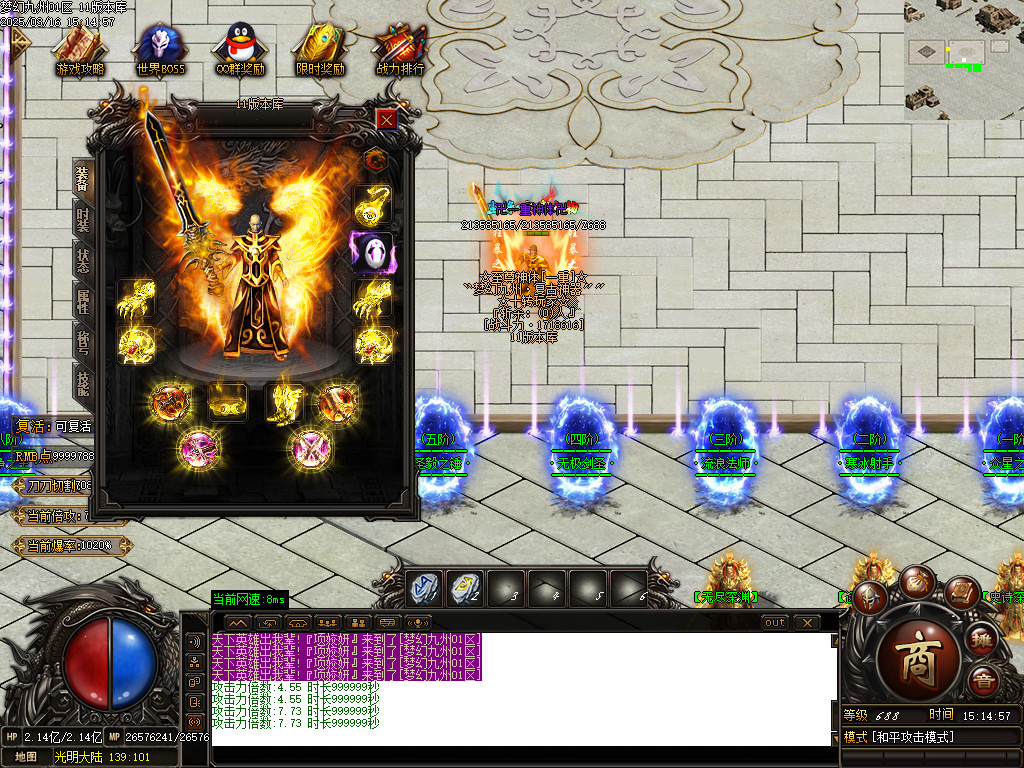Click the minimap in the corner
This screenshot has width=1024, height=768.
963,60
